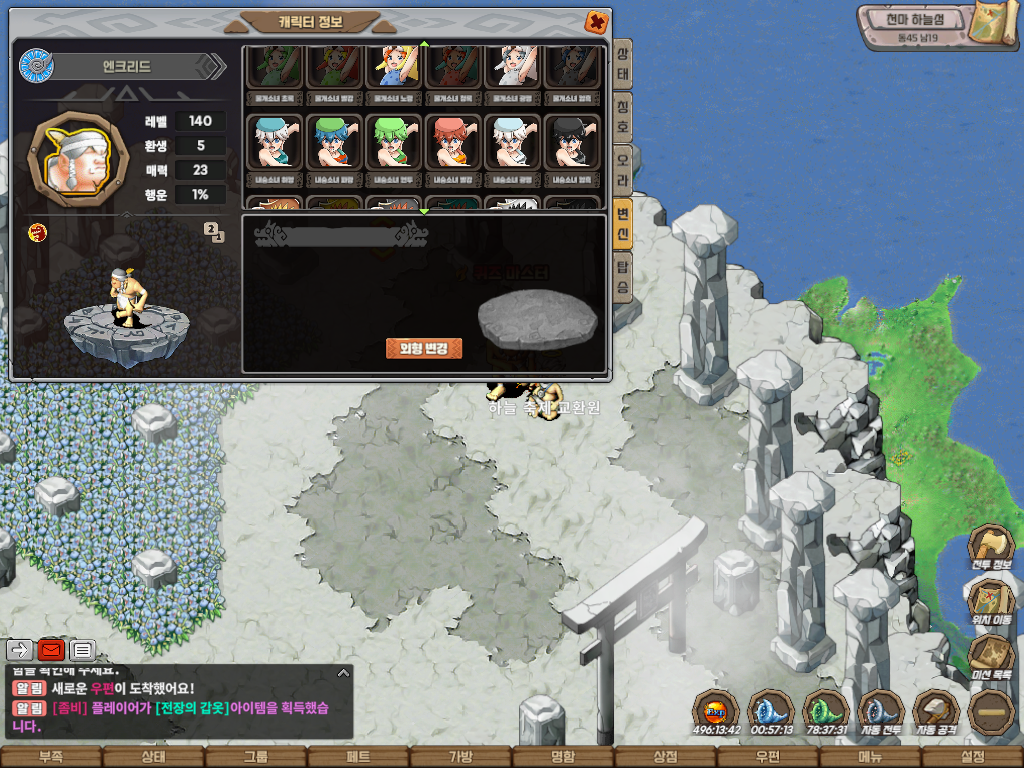Image resolution: width=1024 pixels, height=768 pixels.
Task: Open the 가방 bag menu
Action: click(x=460, y=757)
